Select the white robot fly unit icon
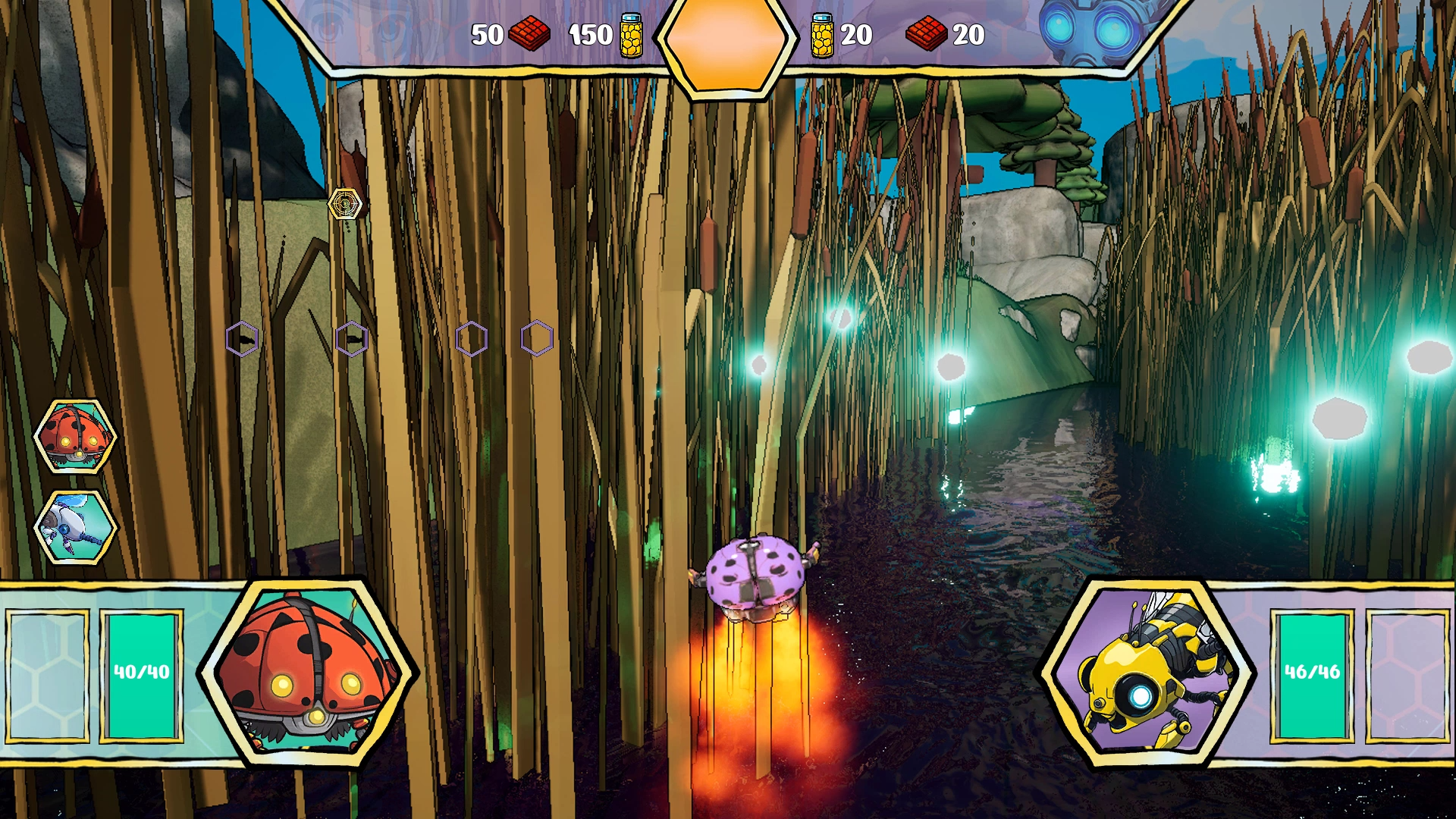Viewport: 1456px width, 819px height. coord(74,526)
